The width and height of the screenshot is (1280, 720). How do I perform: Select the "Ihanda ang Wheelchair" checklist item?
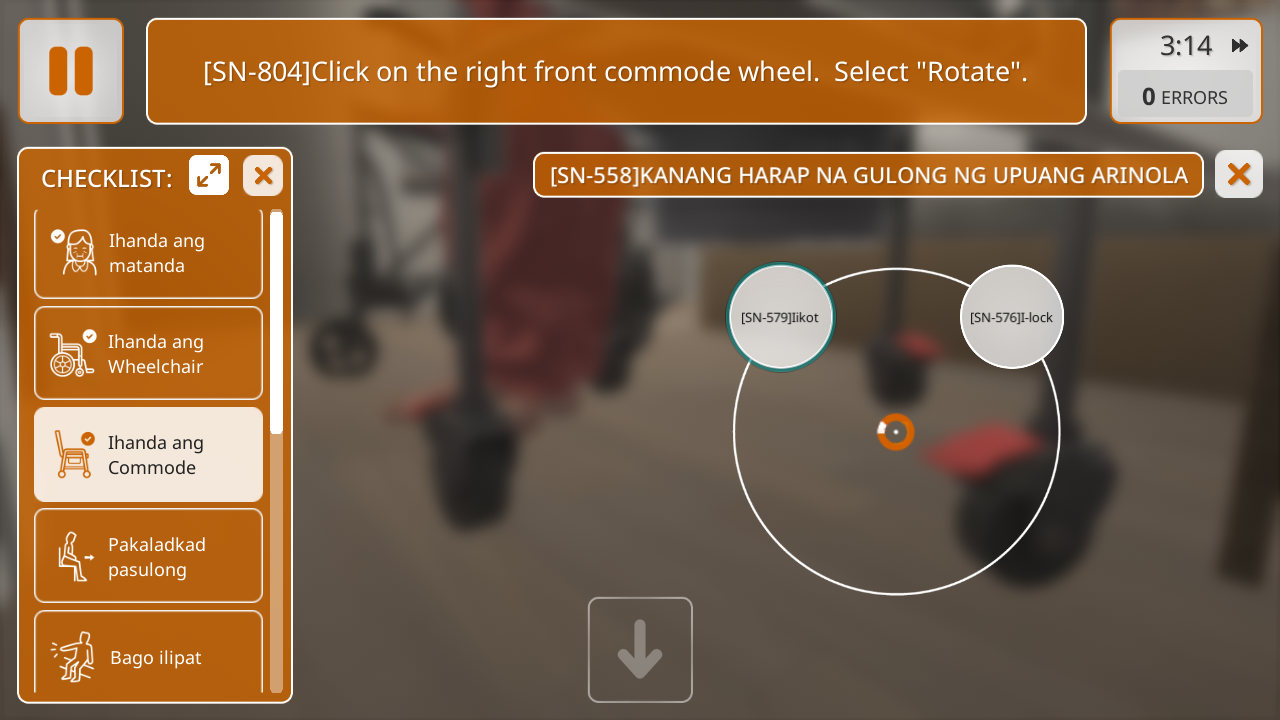click(148, 354)
